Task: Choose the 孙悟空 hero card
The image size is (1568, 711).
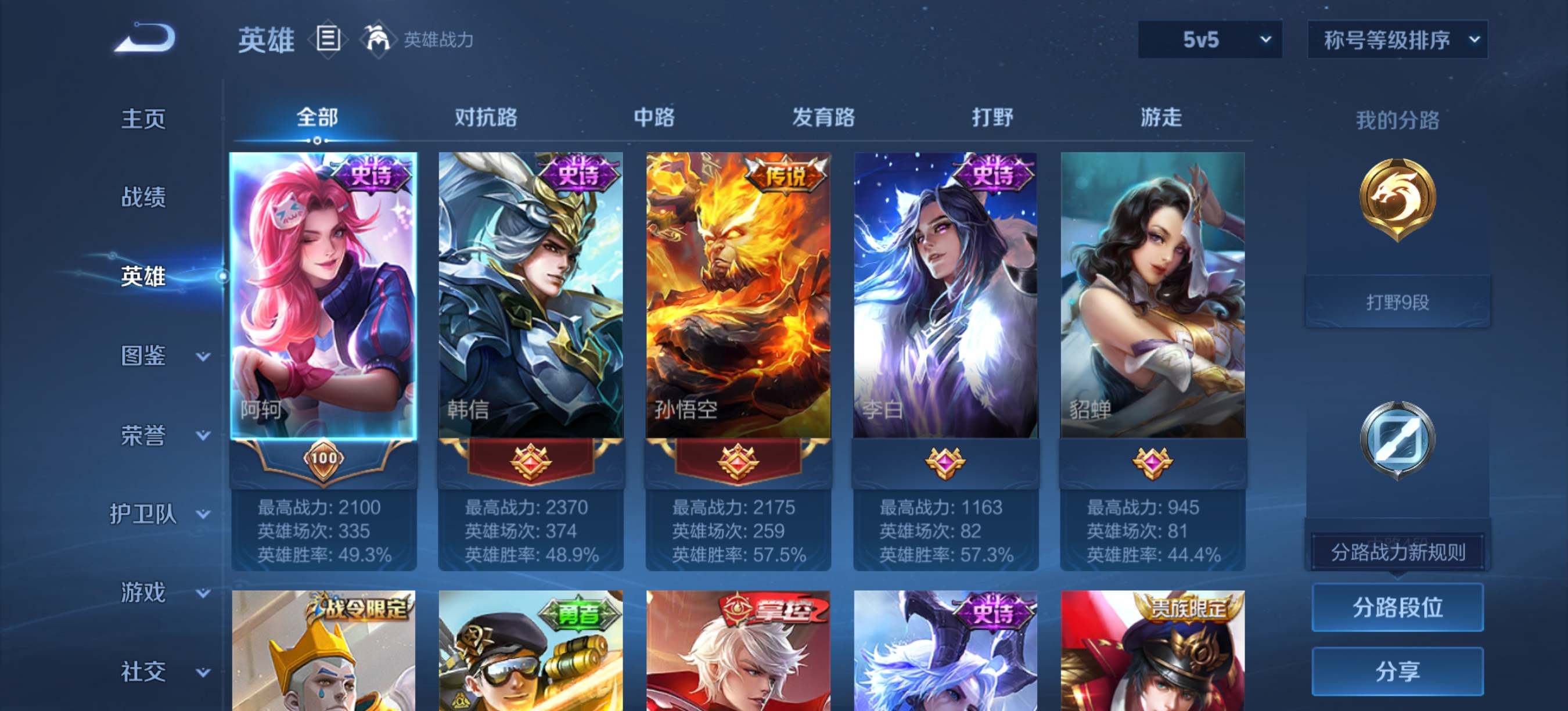Action: [x=738, y=296]
